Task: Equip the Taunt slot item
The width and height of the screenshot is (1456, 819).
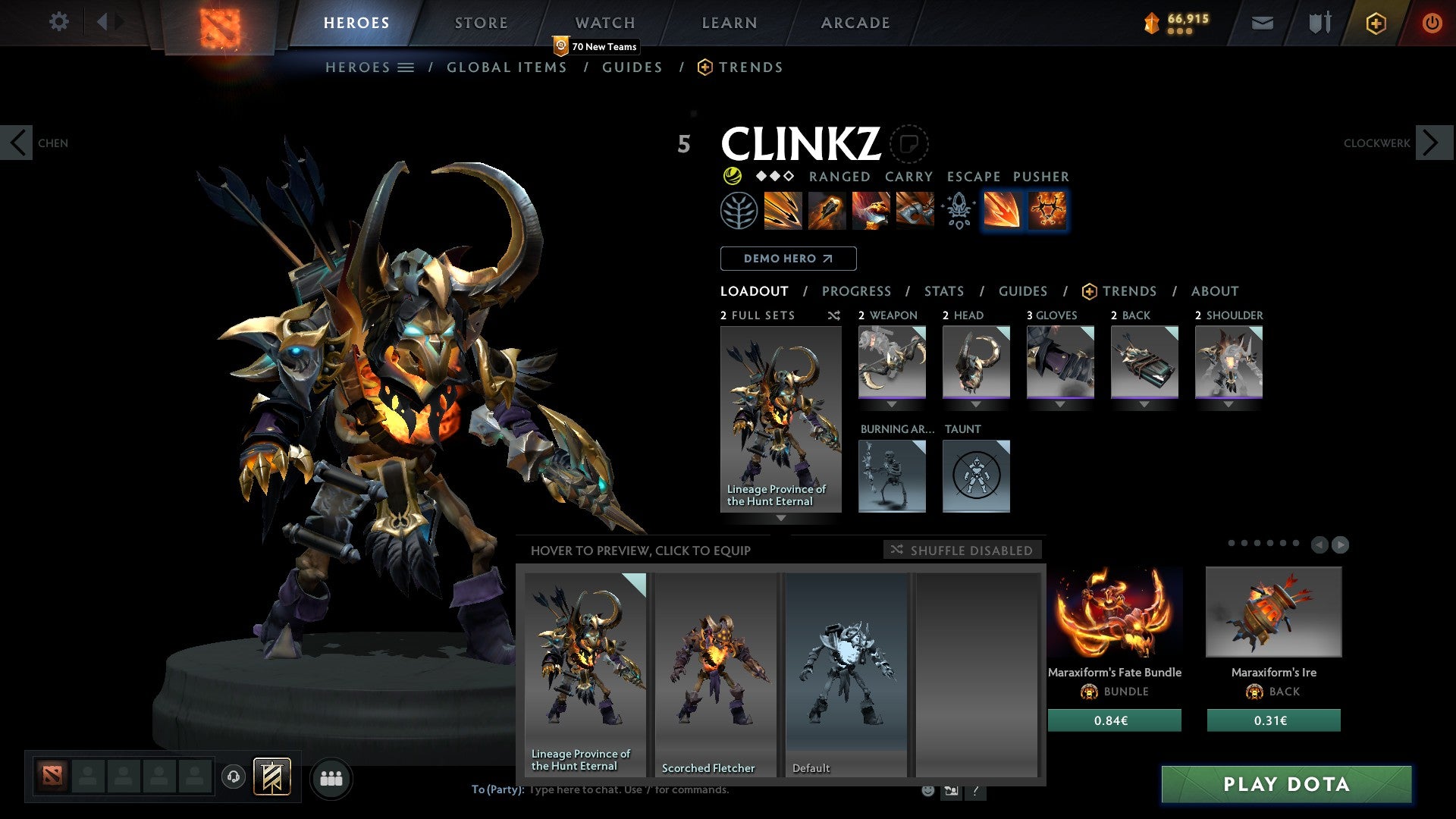Action: click(976, 476)
